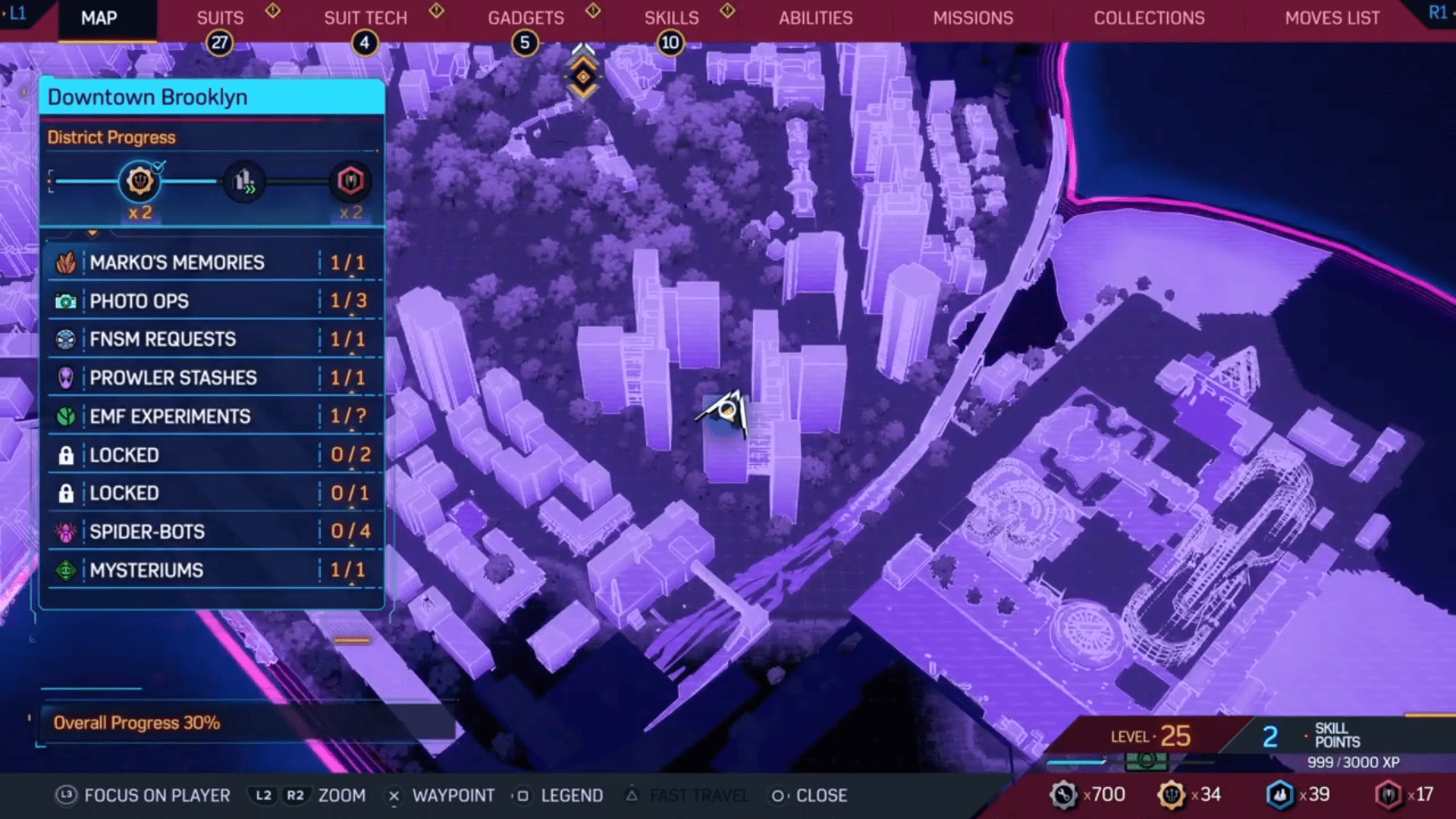Viewport: 1456px width, 819px height.
Task: Select the EMF Experiments plant icon
Action: pos(67,416)
